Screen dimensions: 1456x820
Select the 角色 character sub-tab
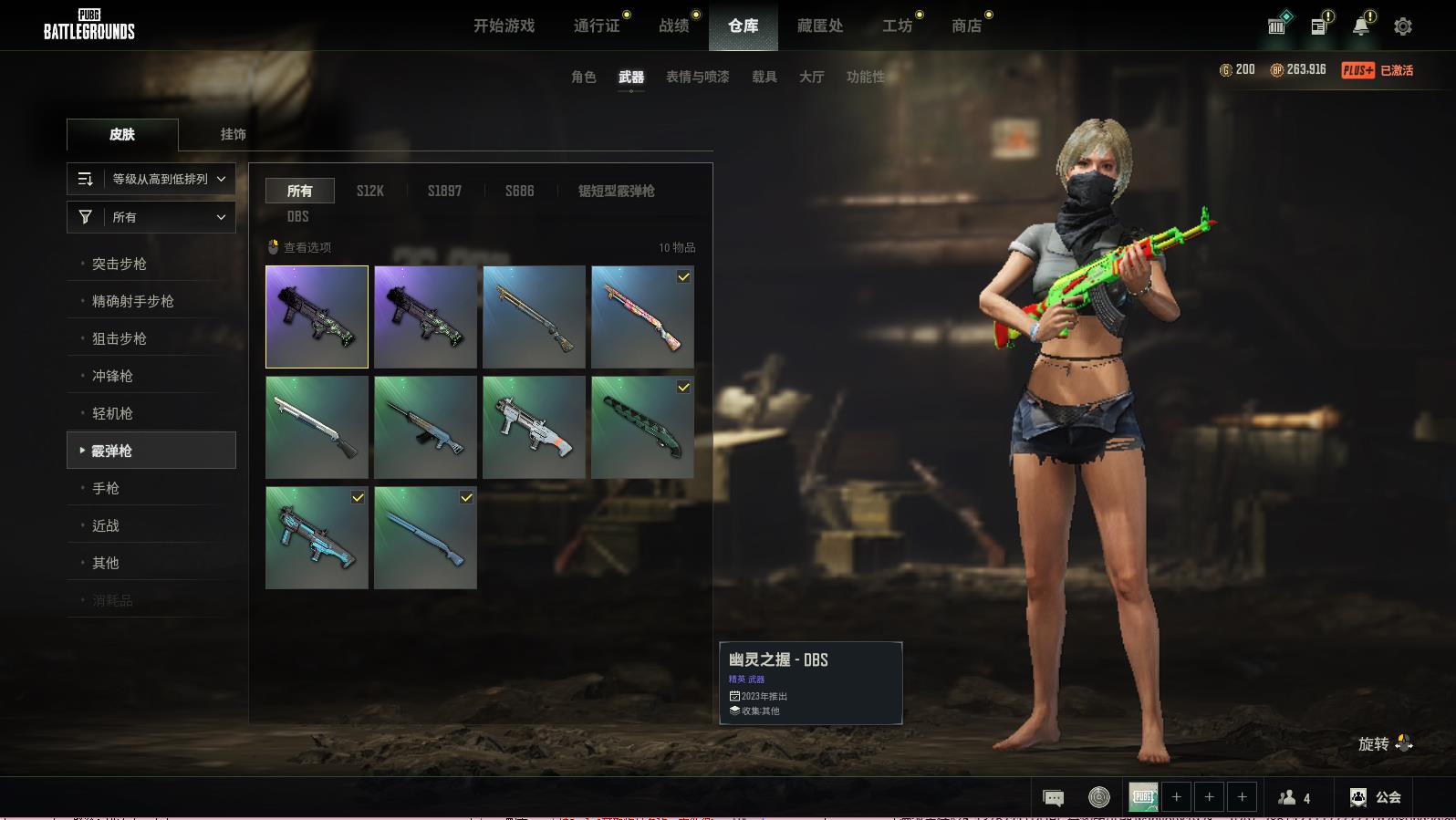point(584,77)
